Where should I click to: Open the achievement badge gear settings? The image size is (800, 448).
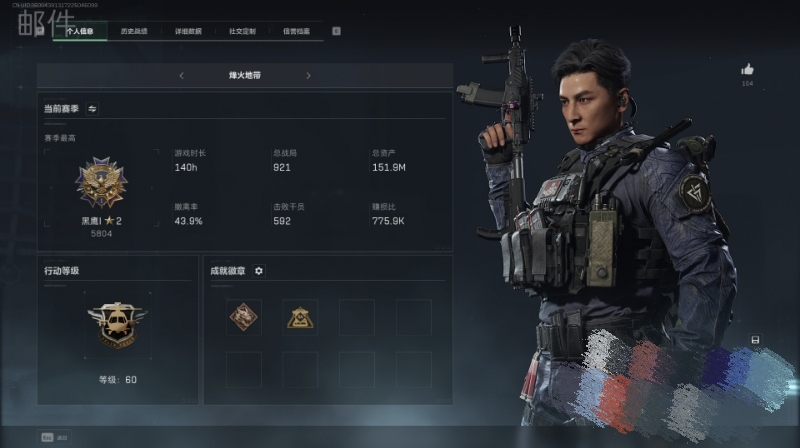click(x=259, y=271)
